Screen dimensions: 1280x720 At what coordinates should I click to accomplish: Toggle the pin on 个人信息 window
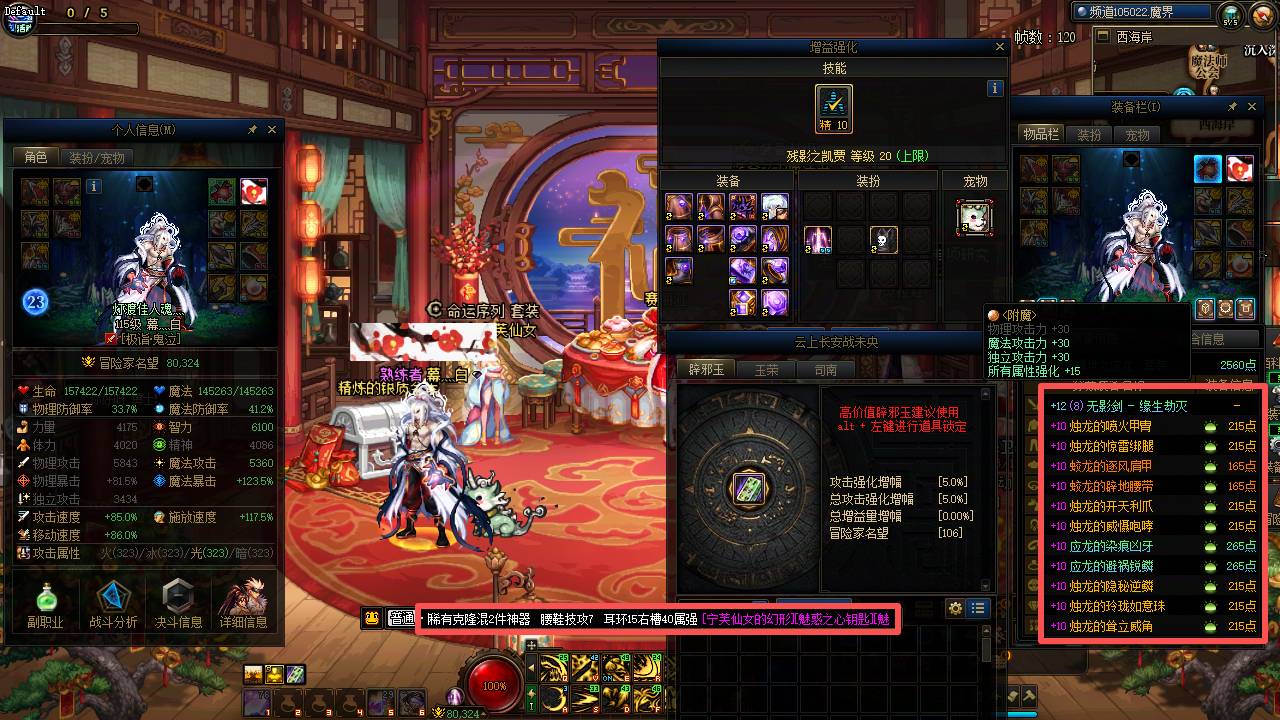click(x=253, y=128)
